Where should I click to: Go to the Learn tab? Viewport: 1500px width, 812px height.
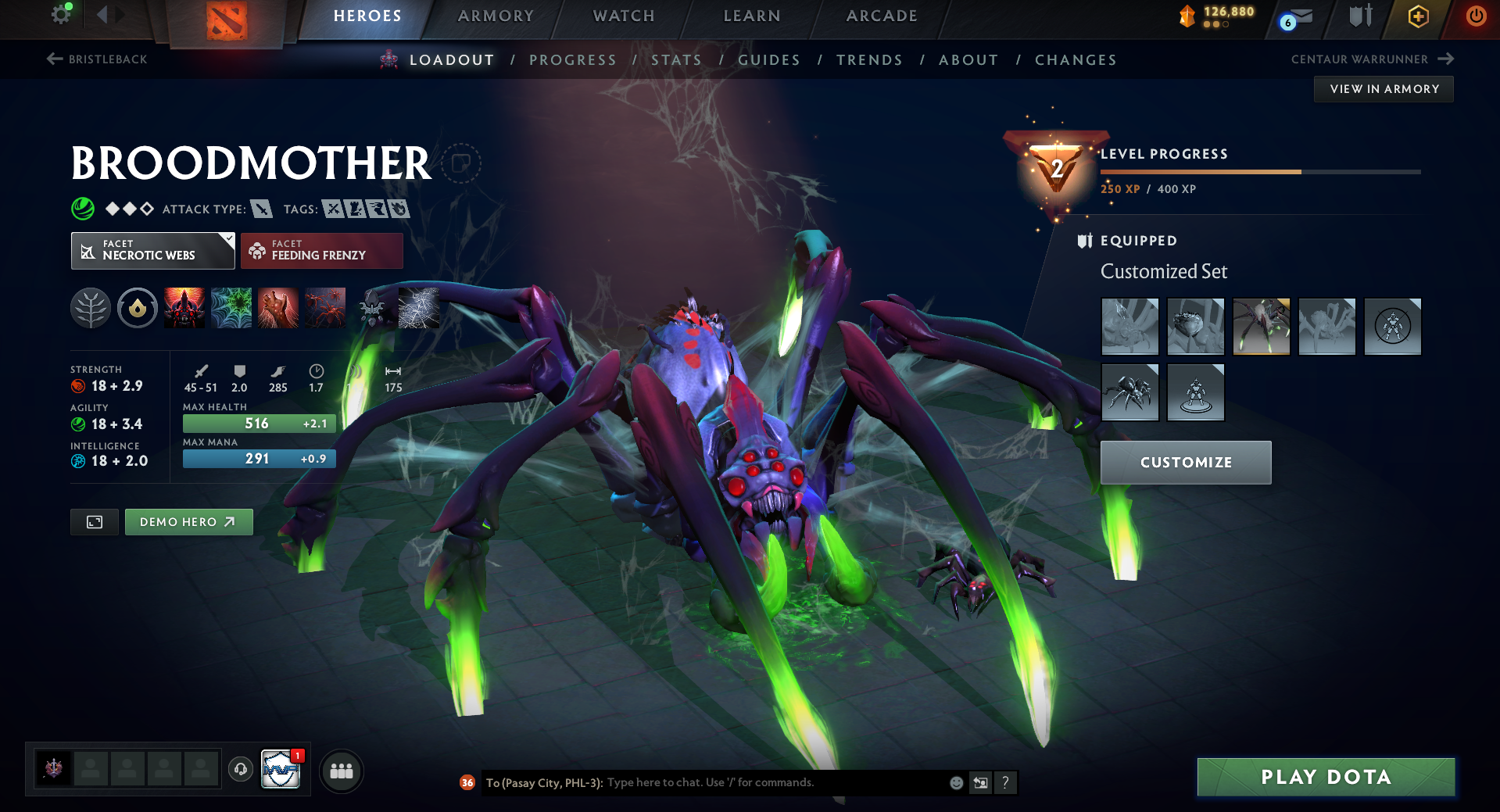click(x=752, y=16)
